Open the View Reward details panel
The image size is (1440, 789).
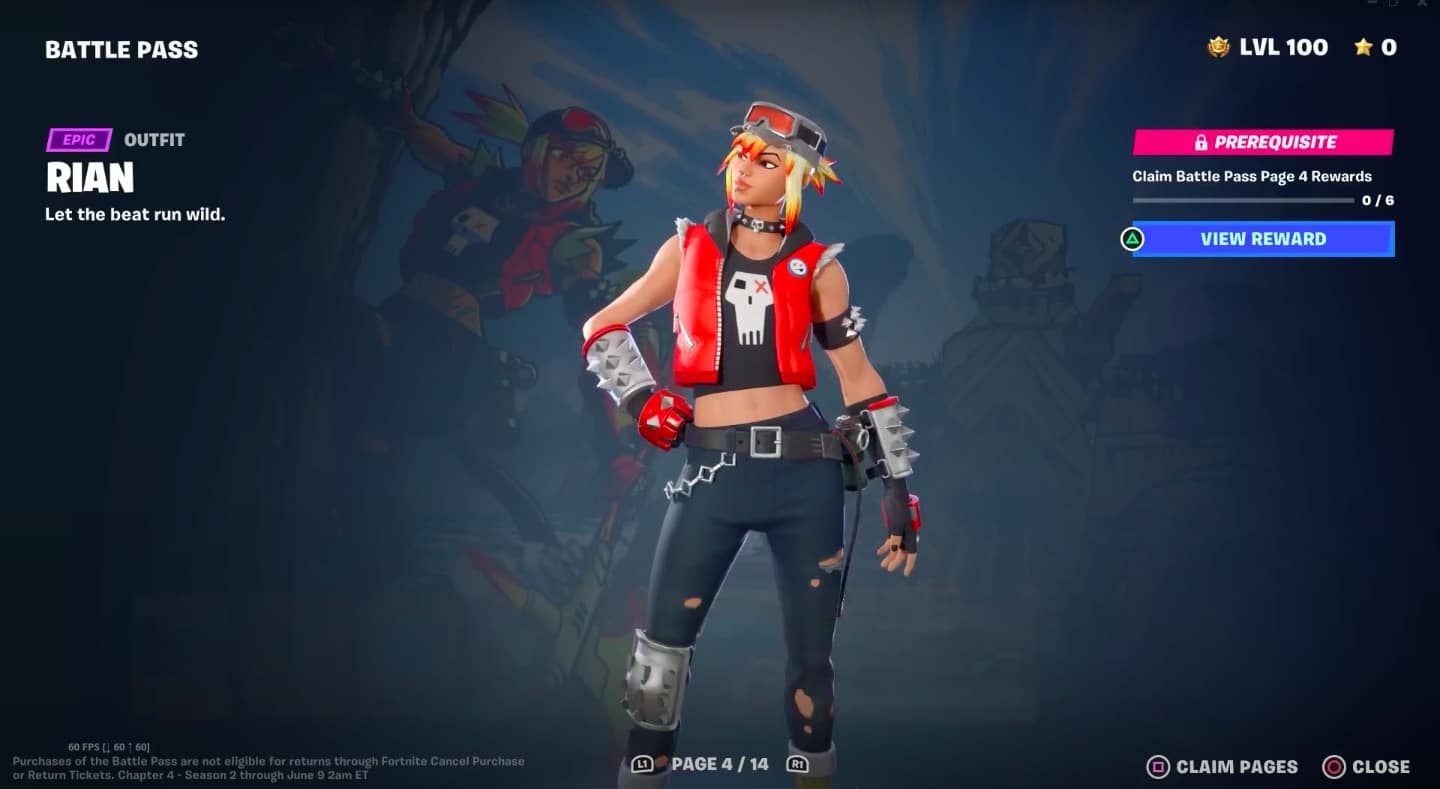(1261, 238)
